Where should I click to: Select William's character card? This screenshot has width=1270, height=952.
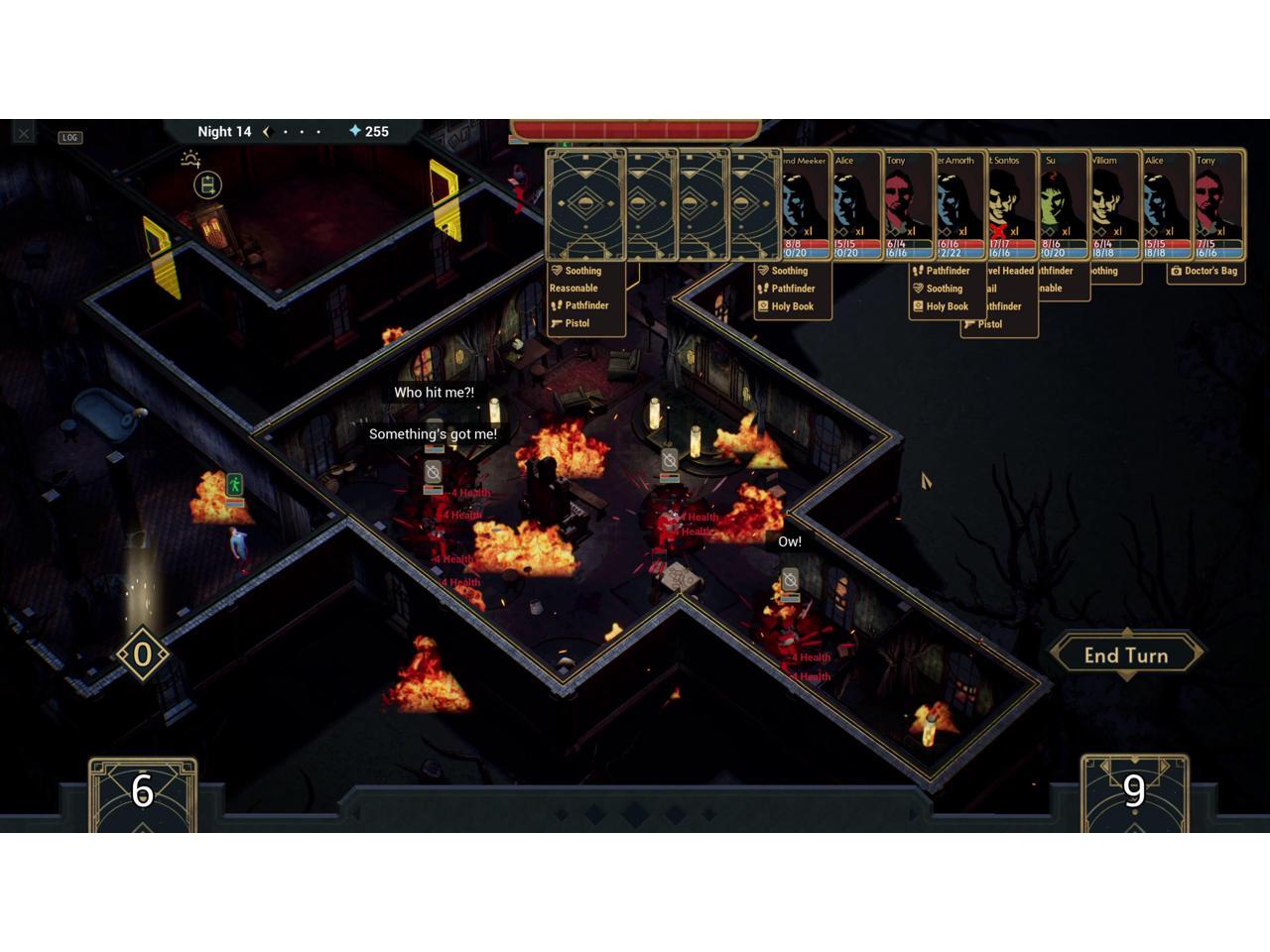(1113, 205)
